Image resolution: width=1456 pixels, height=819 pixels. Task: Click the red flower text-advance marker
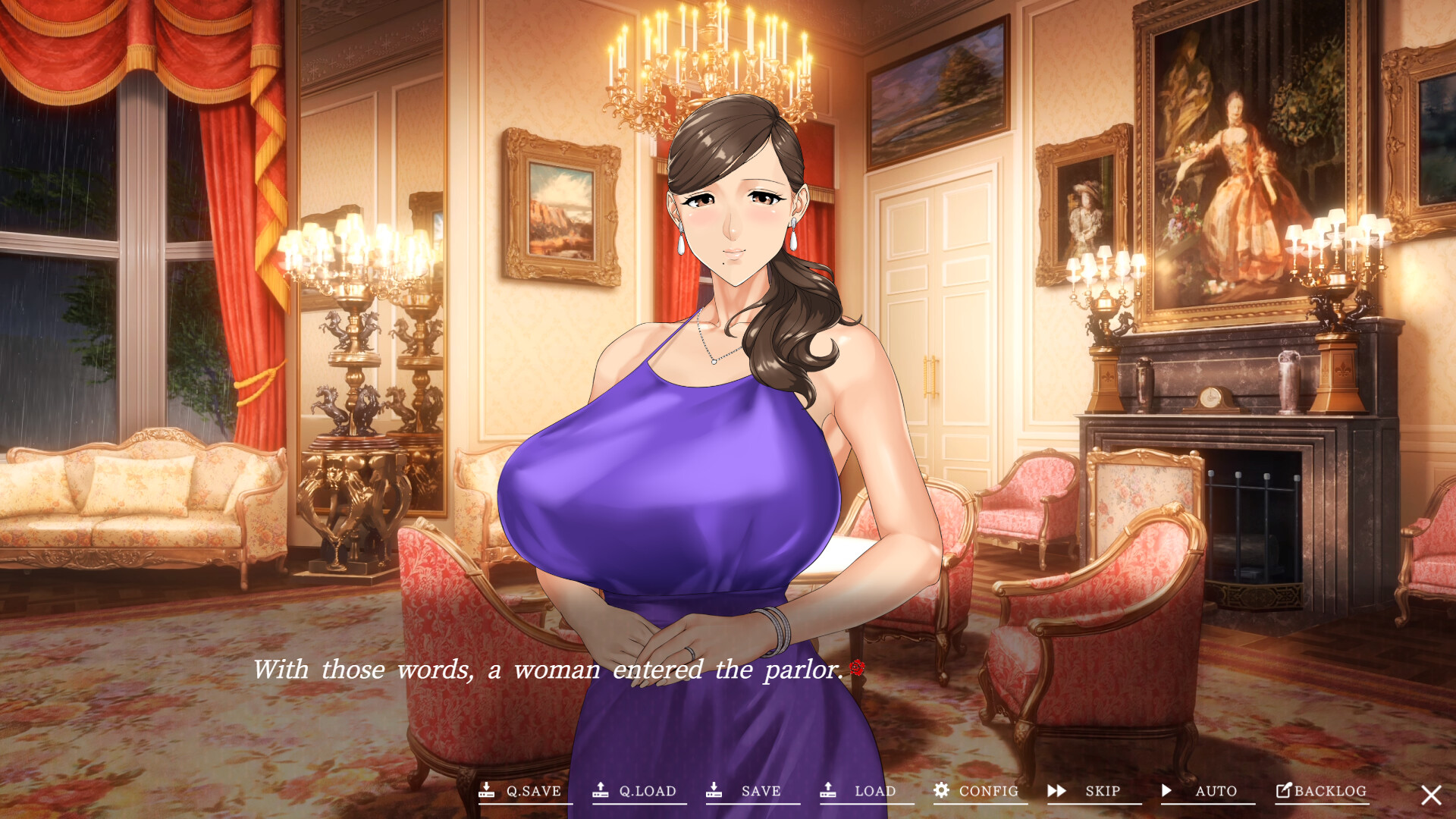coord(857,668)
